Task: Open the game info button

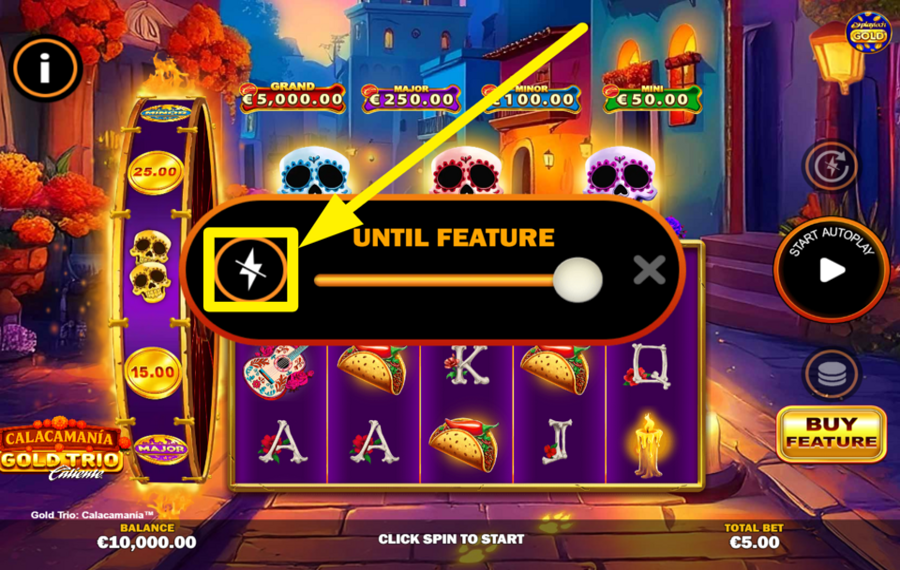Action: (x=44, y=68)
